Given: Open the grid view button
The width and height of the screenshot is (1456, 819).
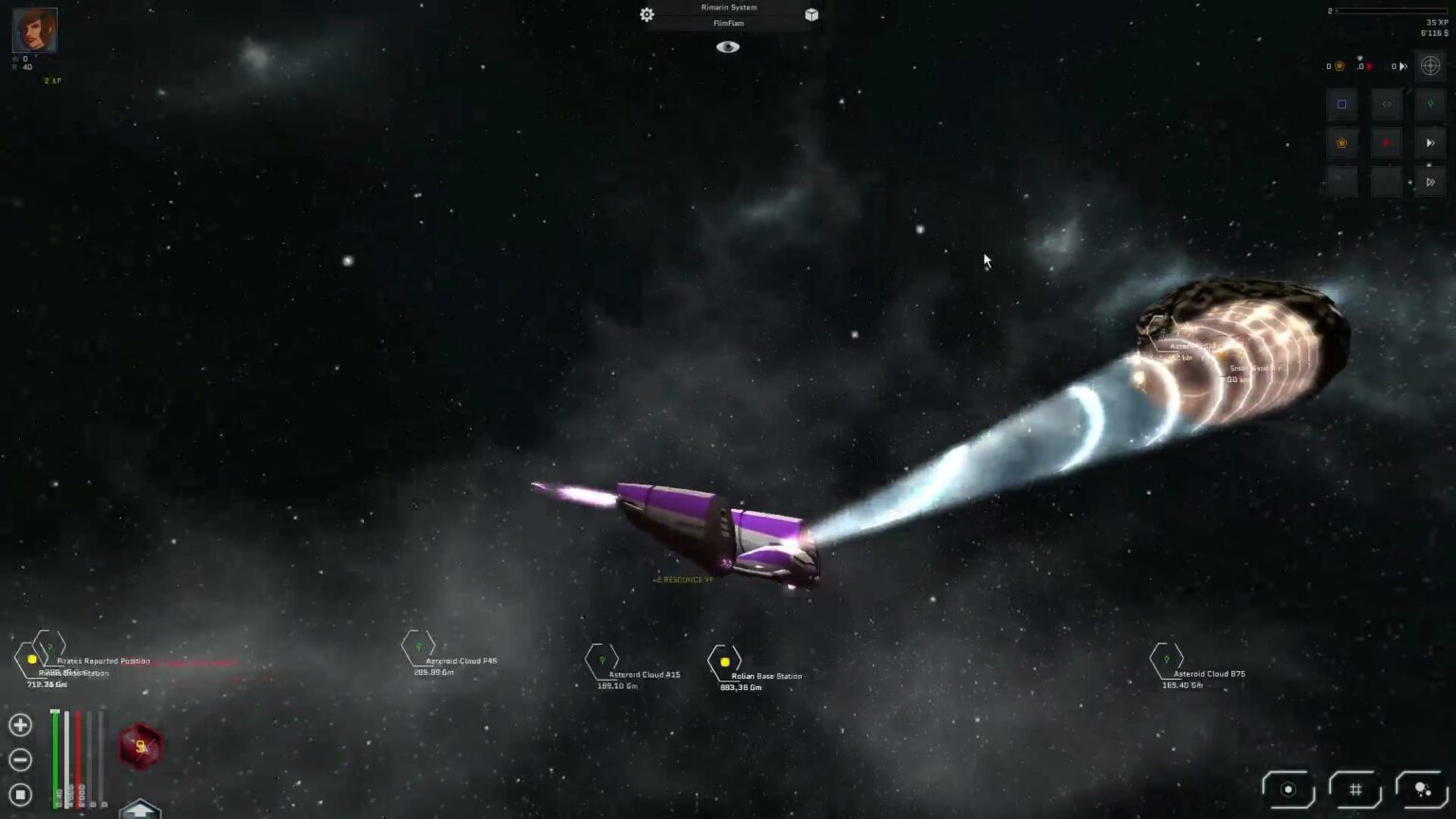Looking at the screenshot, I should click(1356, 789).
